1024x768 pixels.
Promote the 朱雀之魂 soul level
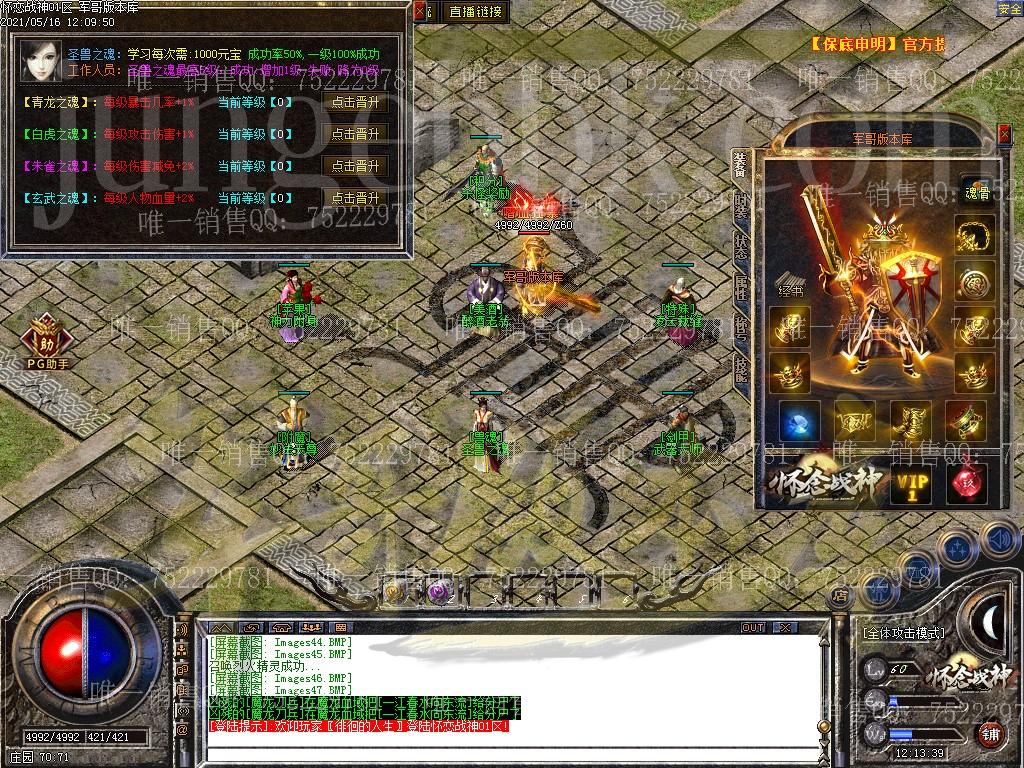[x=355, y=166]
